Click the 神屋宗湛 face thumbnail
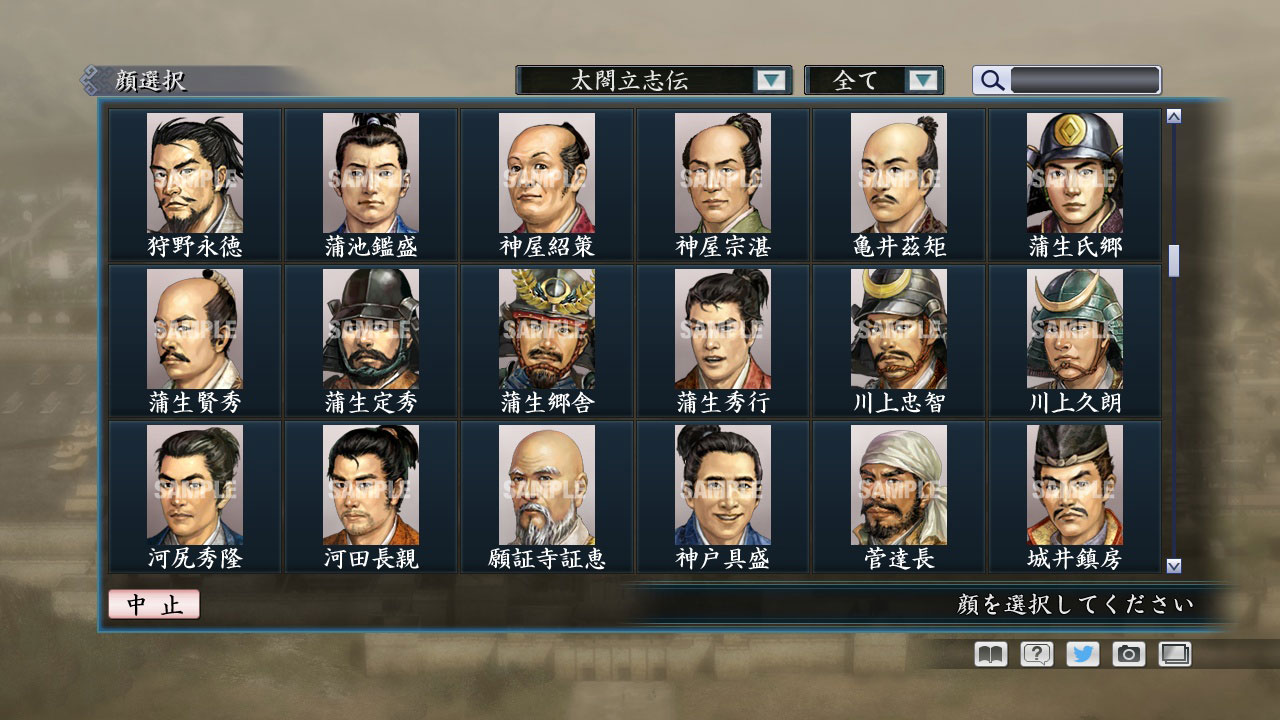Viewport: 1280px width, 720px height. [x=722, y=175]
